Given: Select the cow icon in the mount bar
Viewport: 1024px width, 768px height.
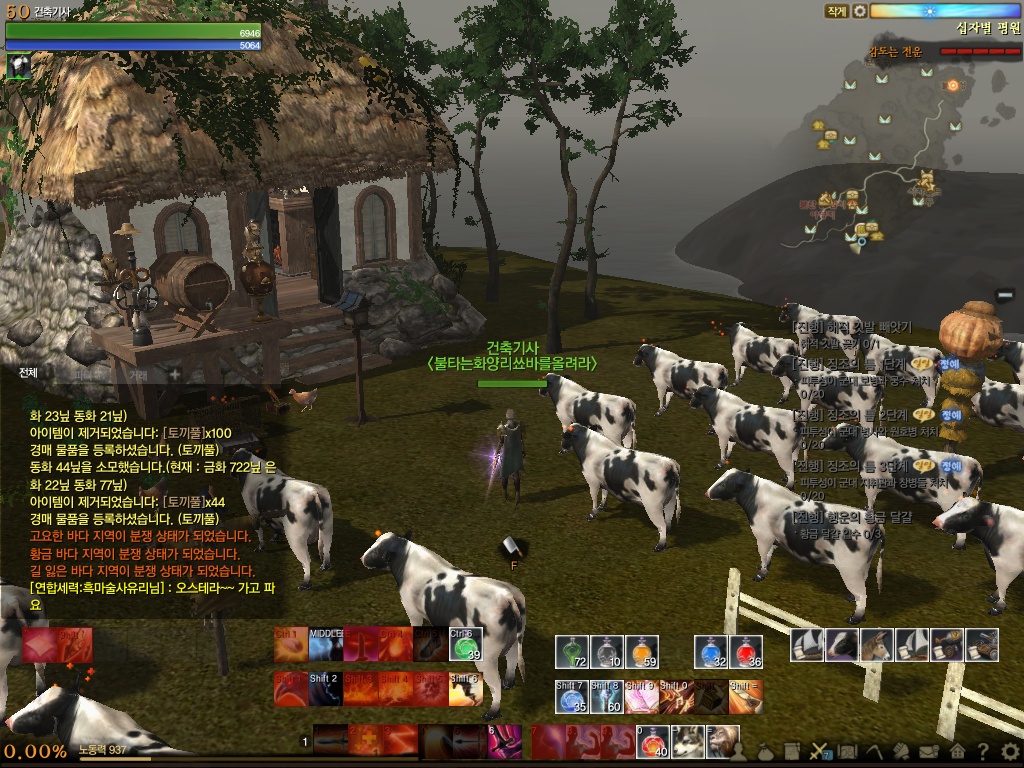Looking at the screenshot, I should [842, 645].
